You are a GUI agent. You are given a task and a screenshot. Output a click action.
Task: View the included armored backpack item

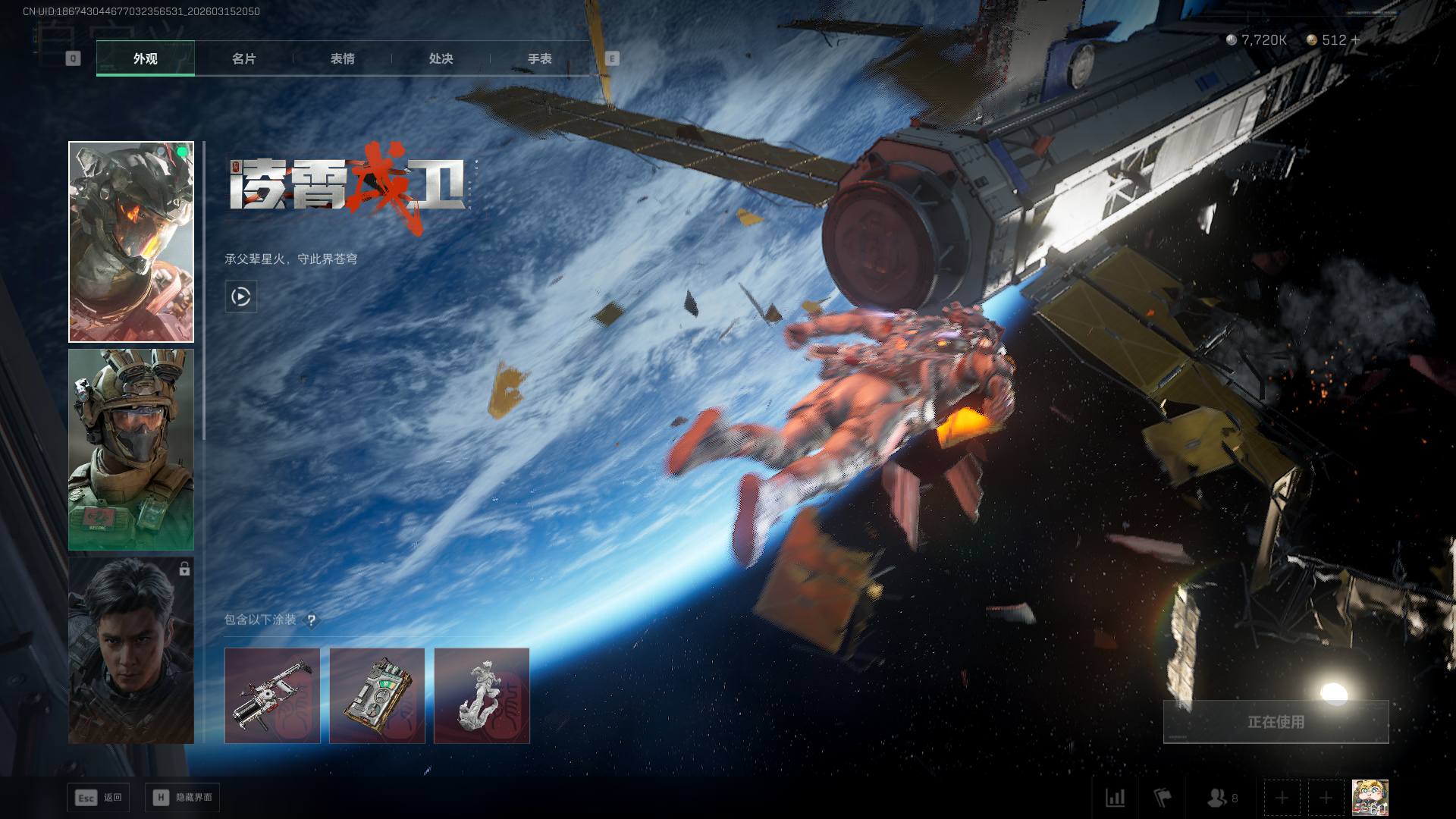pos(377,695)
